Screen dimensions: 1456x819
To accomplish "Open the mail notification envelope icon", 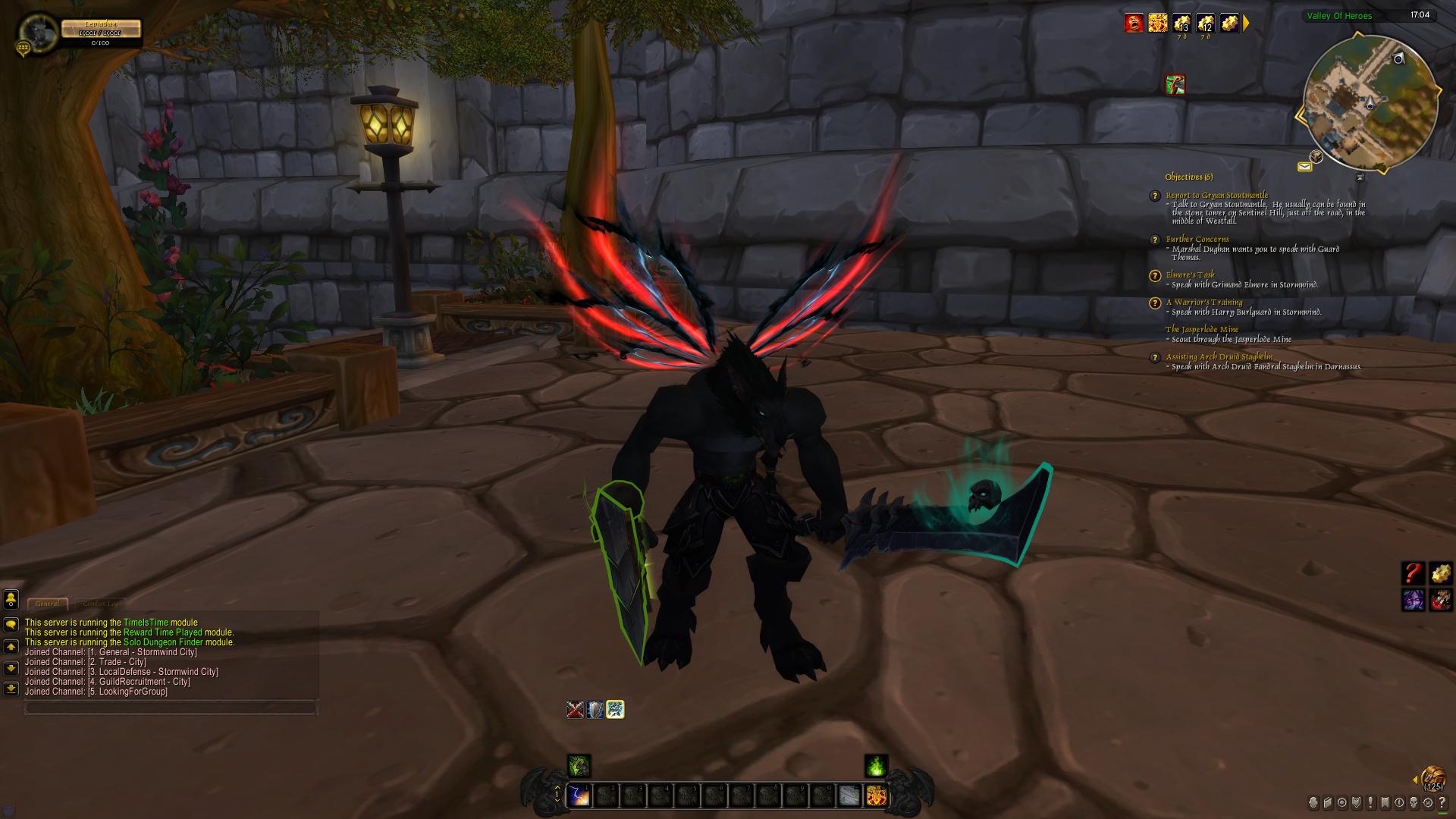I will coord(1304,166).
